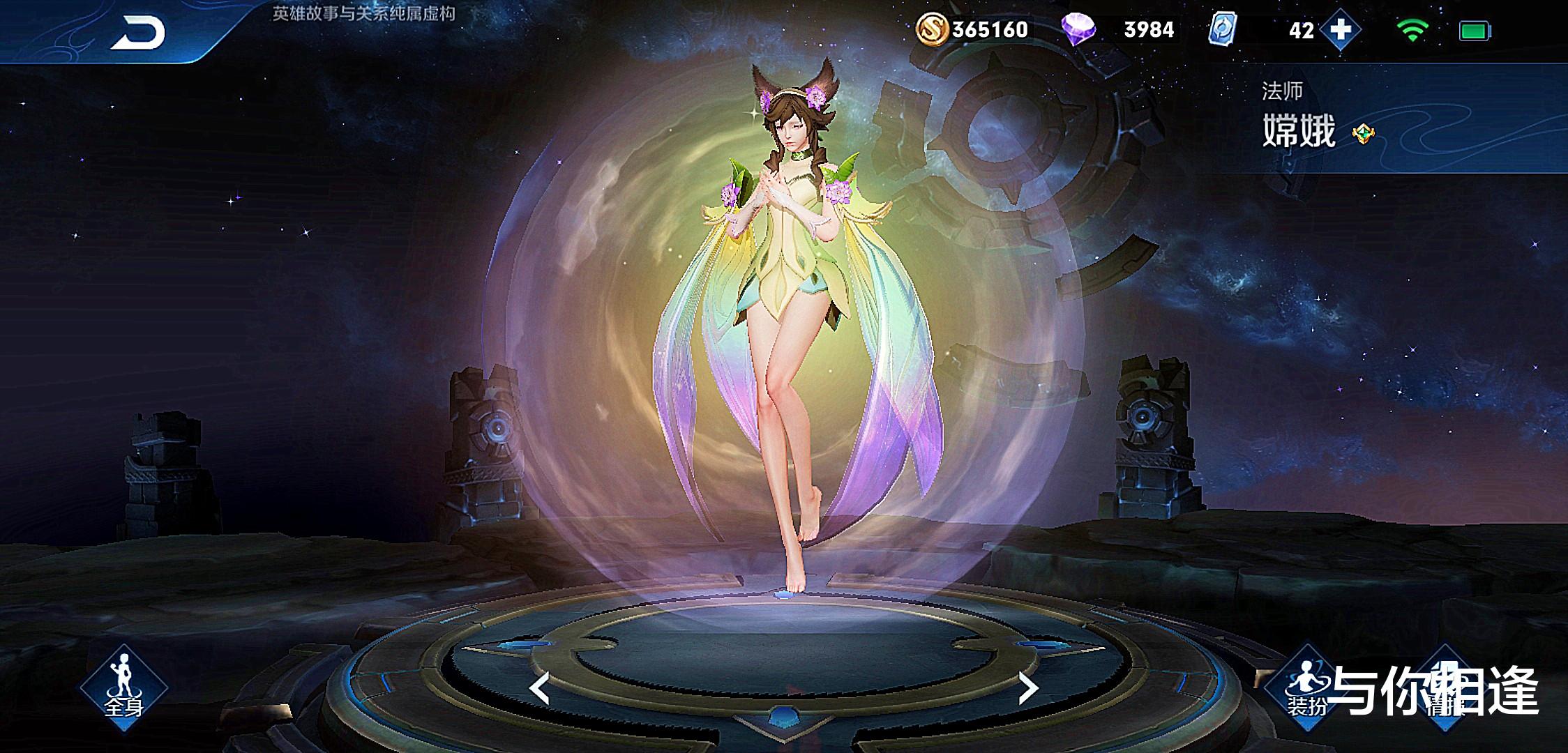Click the gold coin currency icon
This screenshot has width=1568, height=753.
coord(932,29)
